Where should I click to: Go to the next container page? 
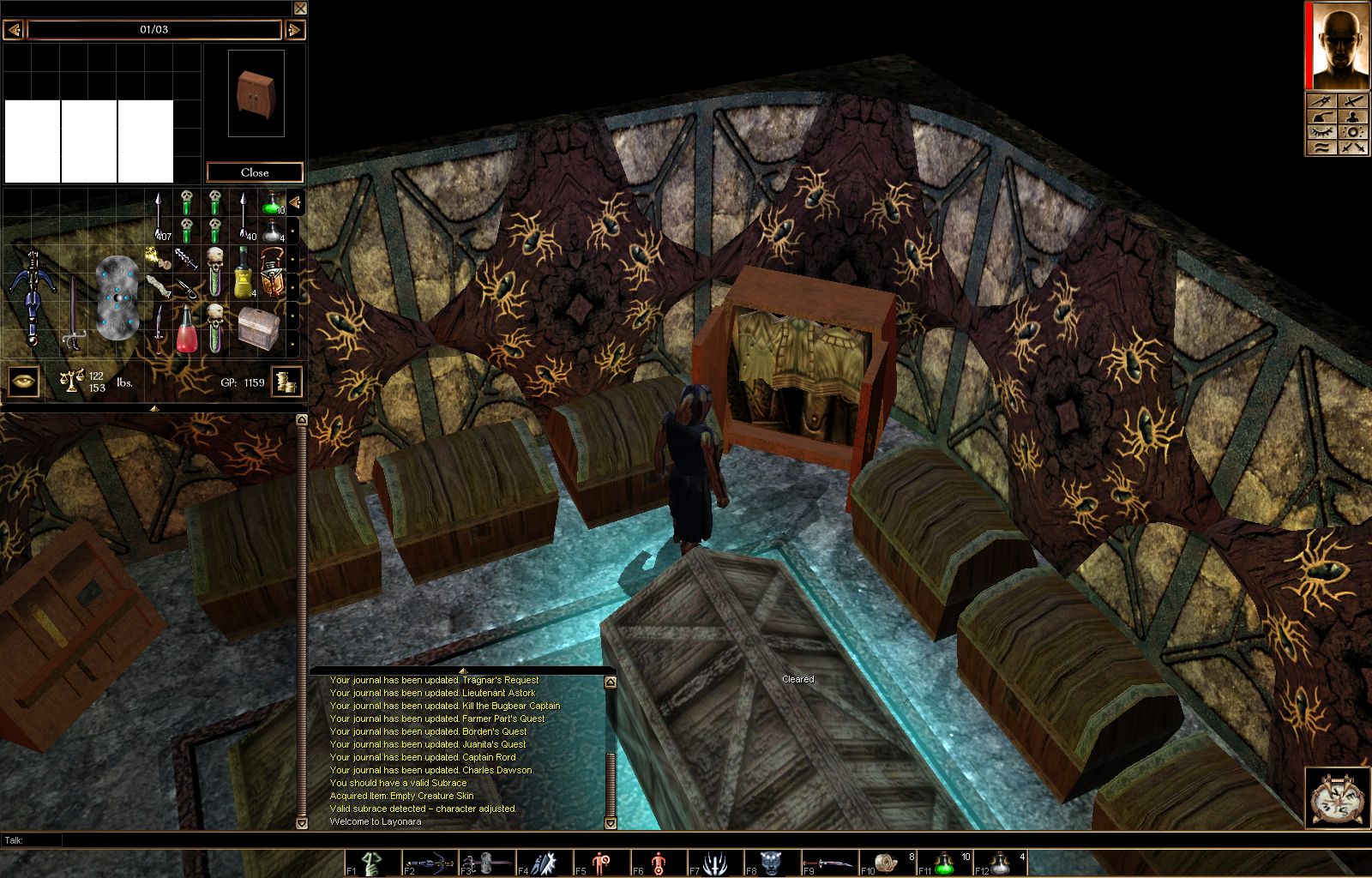[x=294, y=30]
